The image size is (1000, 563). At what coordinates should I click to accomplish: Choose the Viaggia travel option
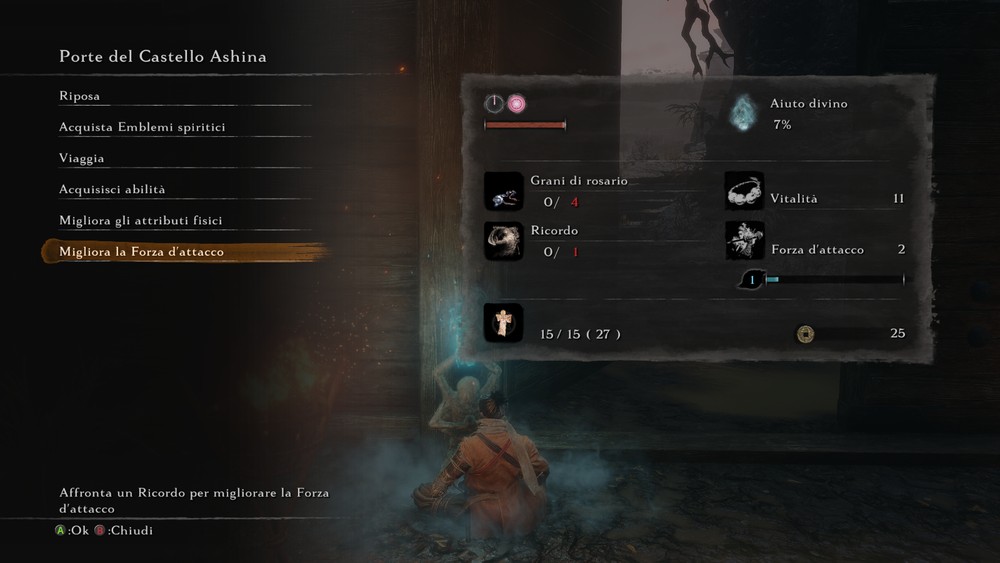pos(82,158)
